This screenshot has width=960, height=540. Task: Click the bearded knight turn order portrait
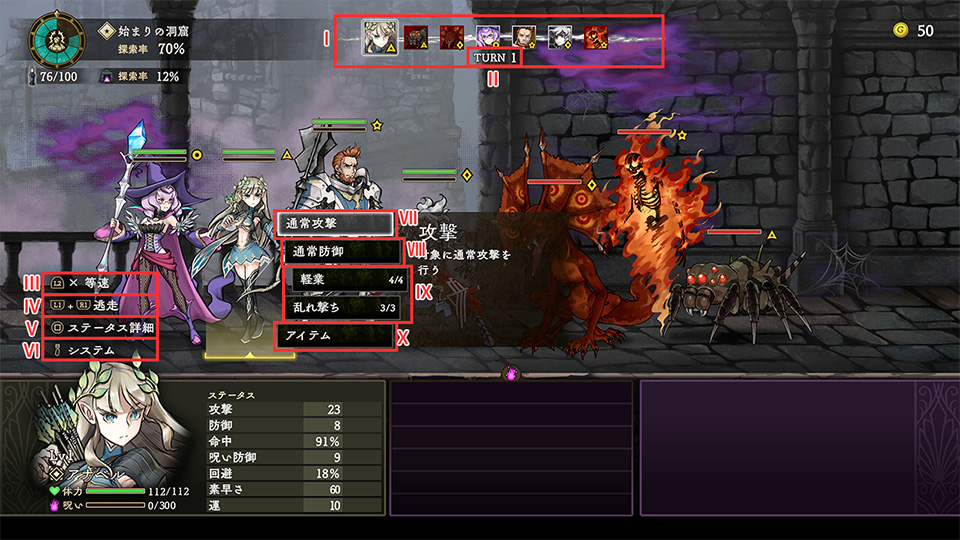(524, 38)
